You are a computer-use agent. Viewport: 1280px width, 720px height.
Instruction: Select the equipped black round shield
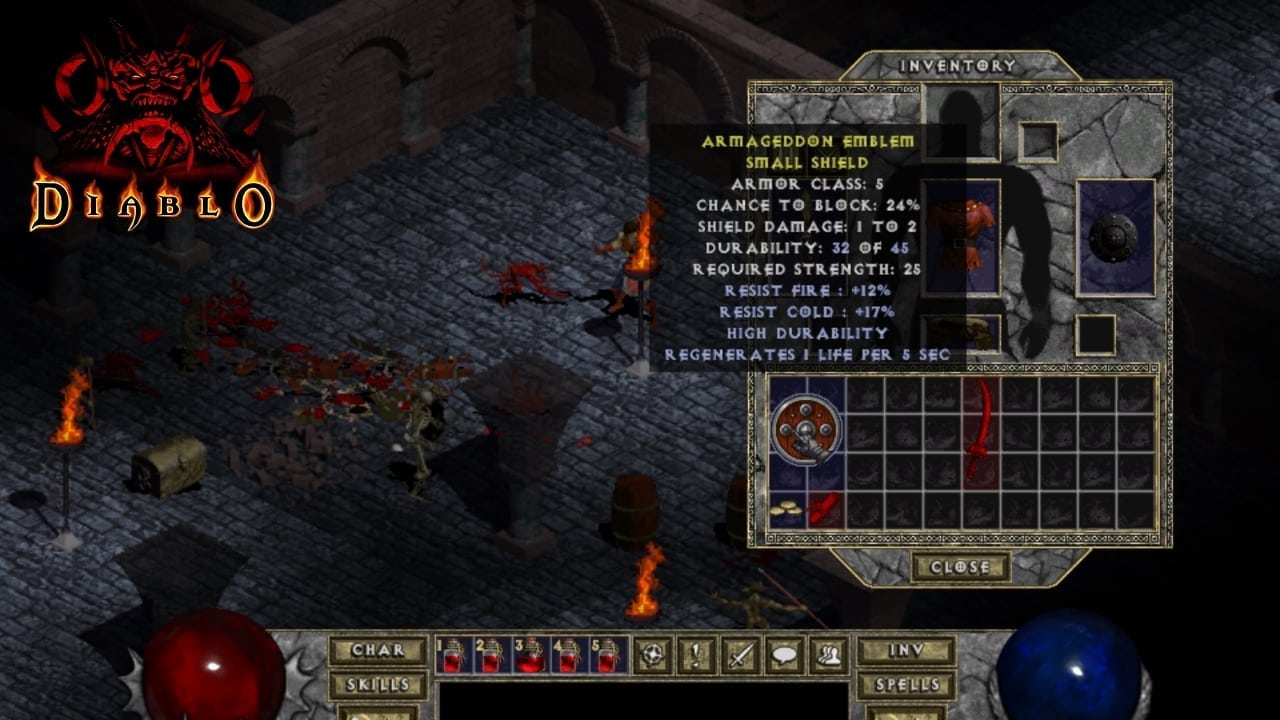coord(1114,237)
